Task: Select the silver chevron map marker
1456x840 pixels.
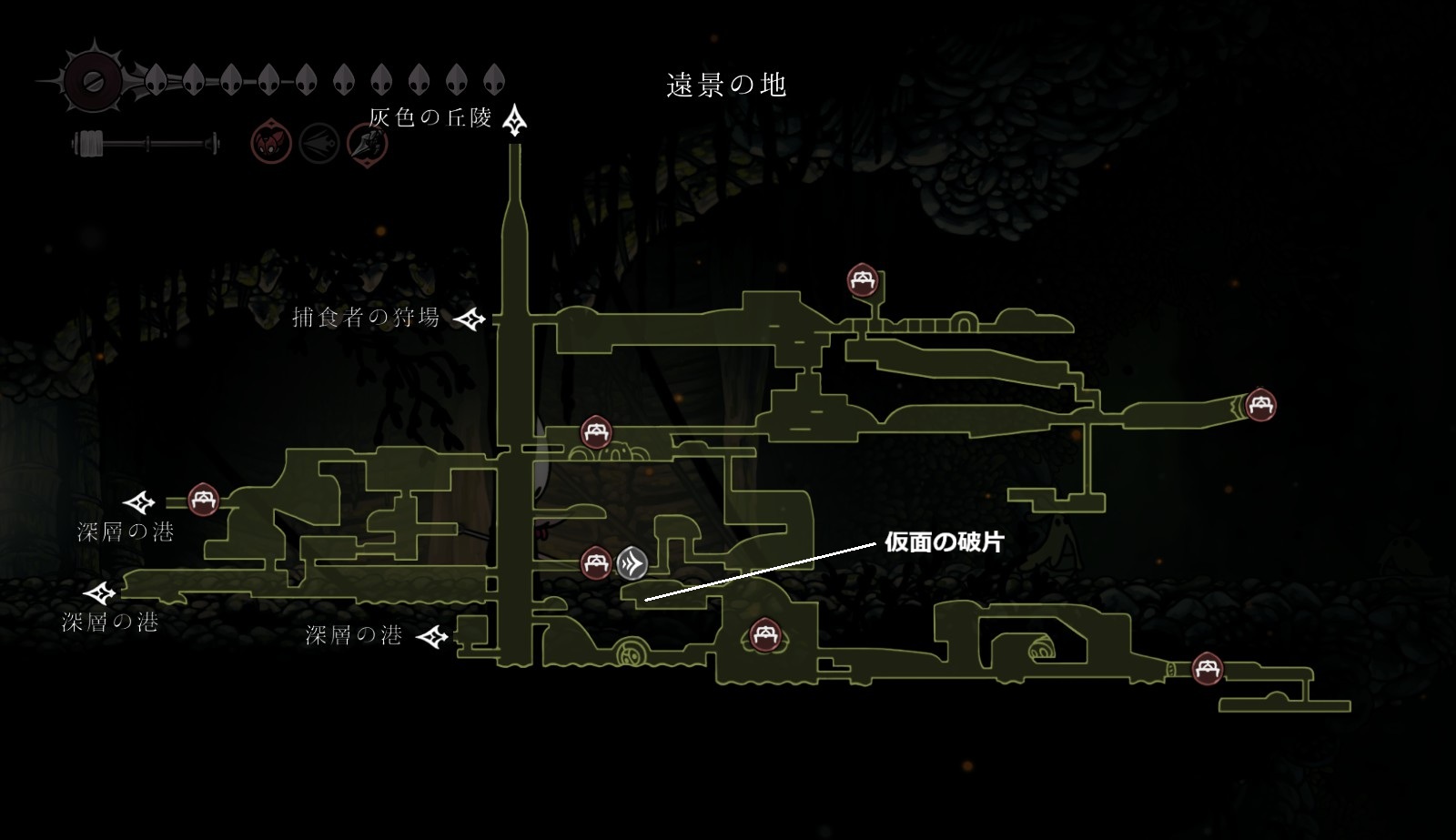Action: pos(632,564)
